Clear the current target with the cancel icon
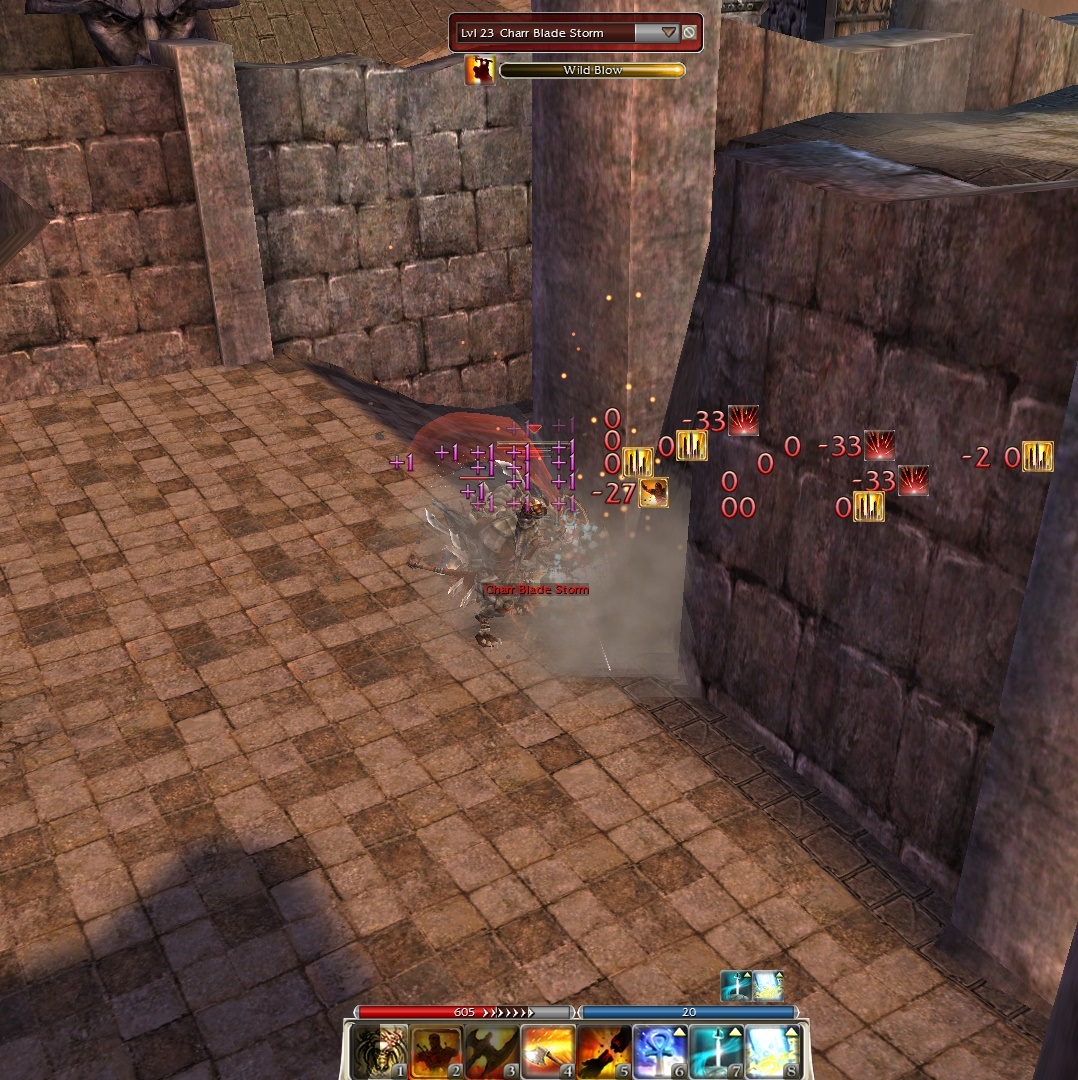This screenshot has width=1078, height=1080. coord(689,32)
